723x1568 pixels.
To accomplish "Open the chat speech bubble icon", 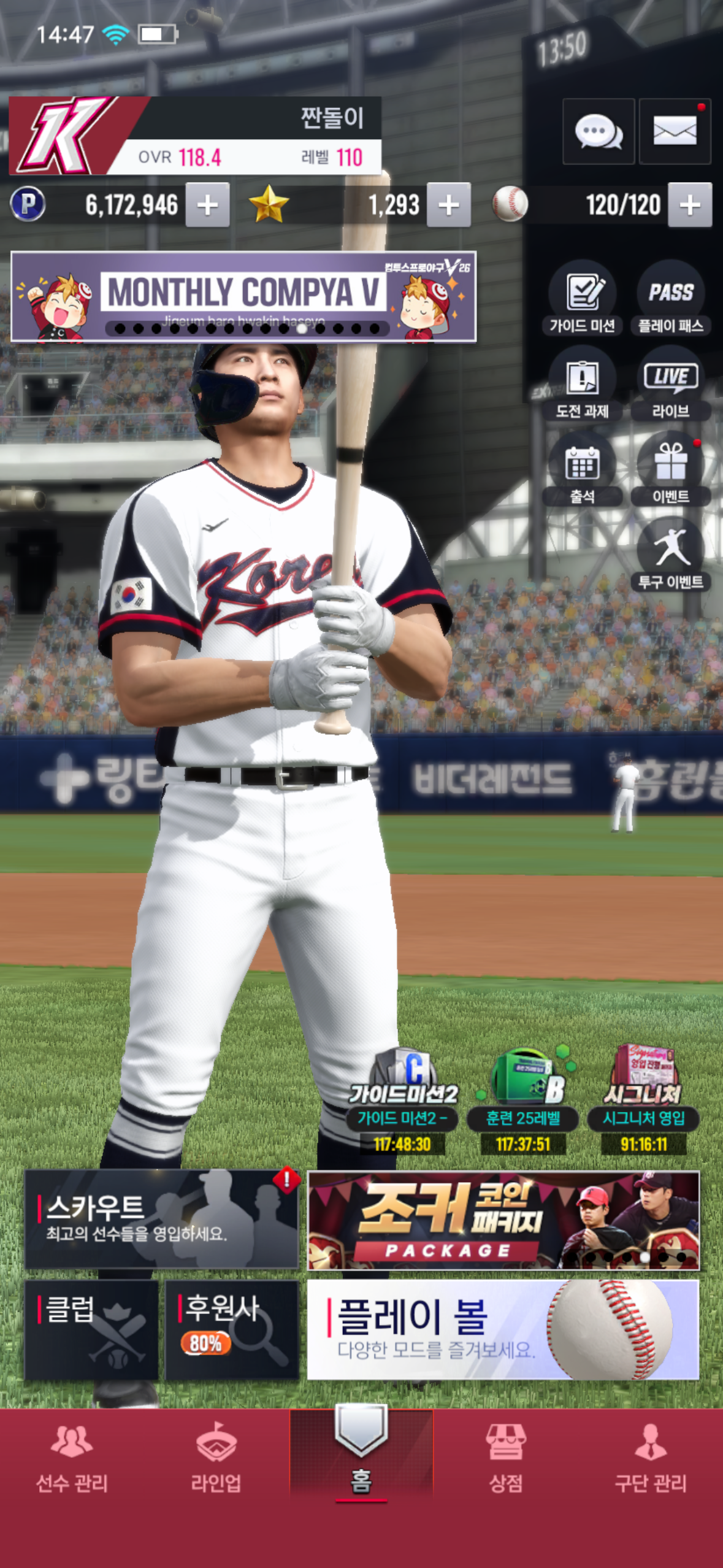I will pos(598,131).
